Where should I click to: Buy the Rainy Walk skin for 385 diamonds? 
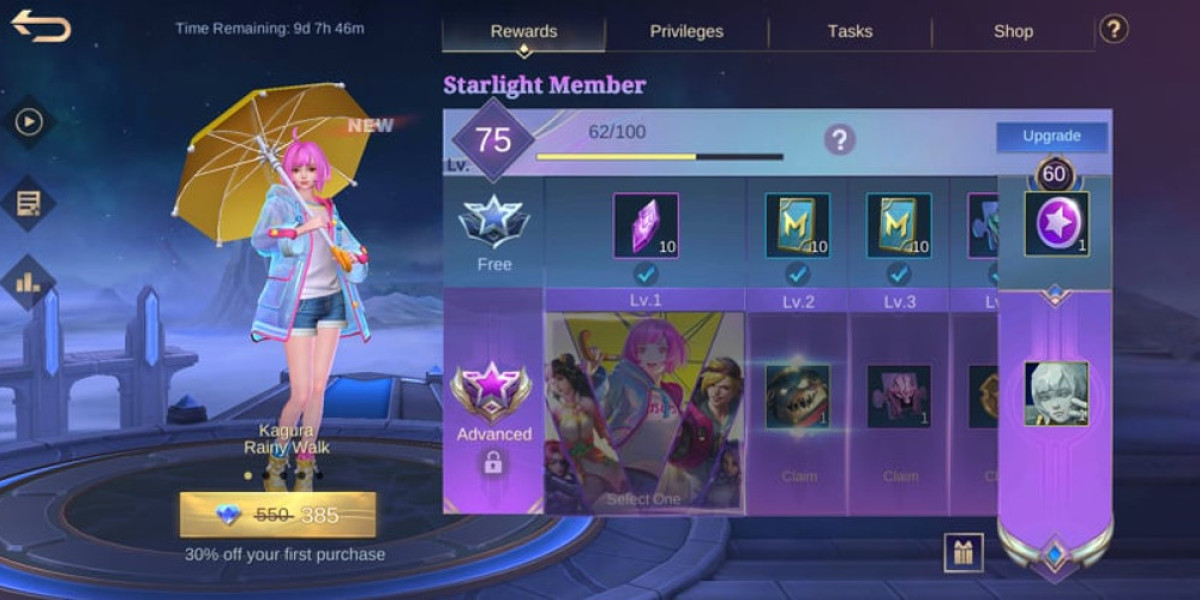[277, 515]
